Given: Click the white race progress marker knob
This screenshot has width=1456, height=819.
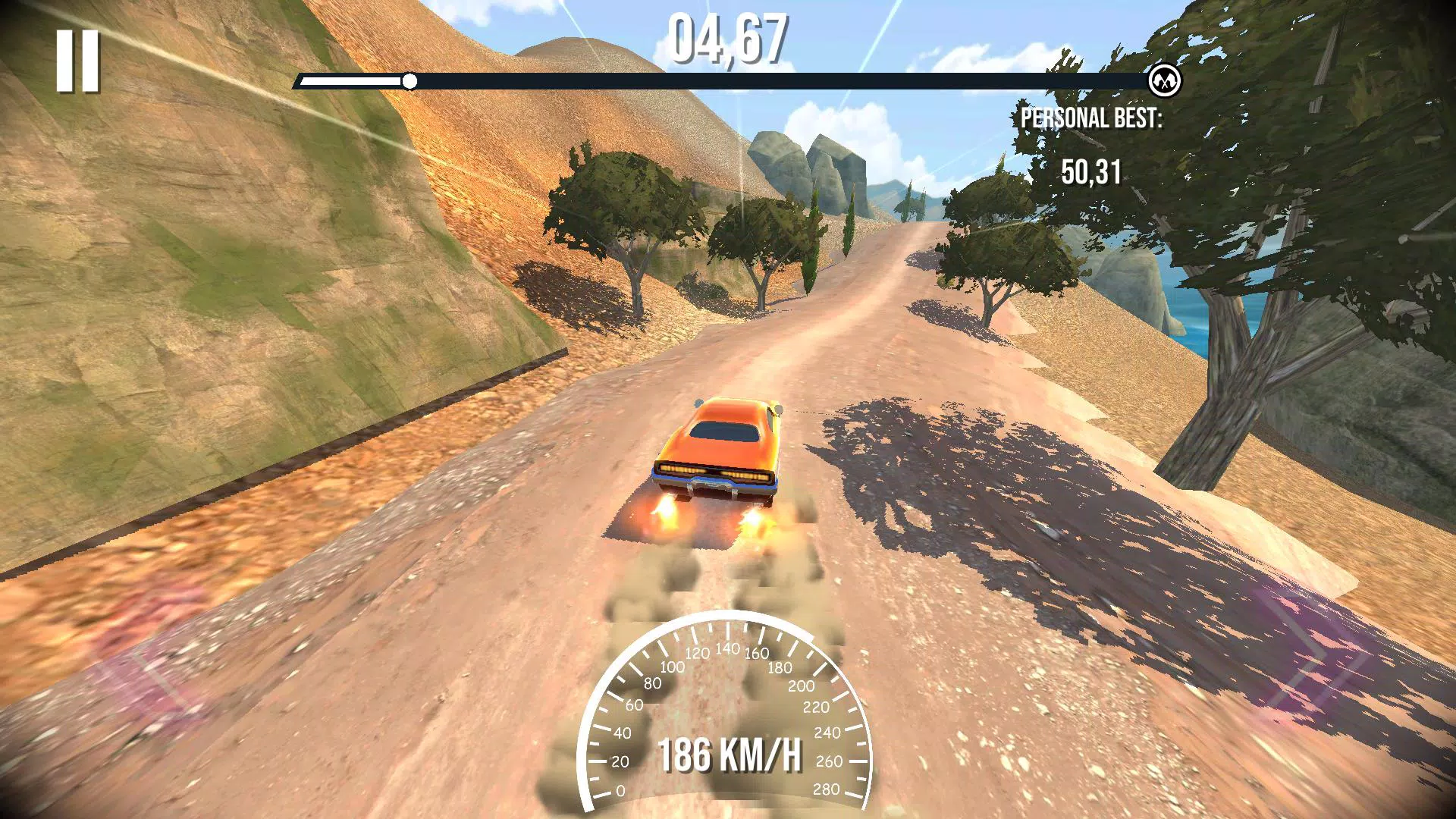Looking at the screenshot, I should 412,80.
